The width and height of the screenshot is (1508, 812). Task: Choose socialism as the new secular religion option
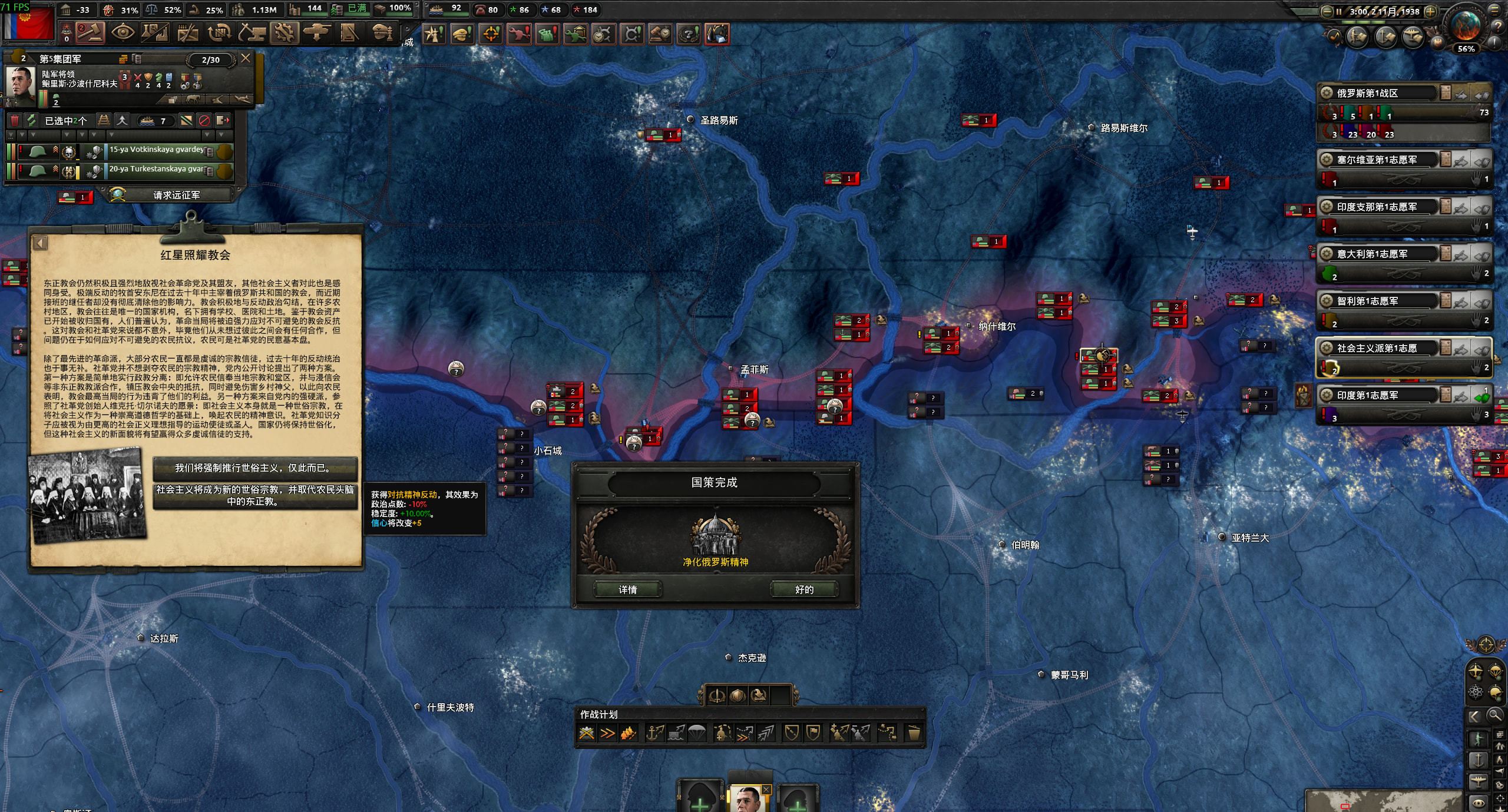pos(254,496)
